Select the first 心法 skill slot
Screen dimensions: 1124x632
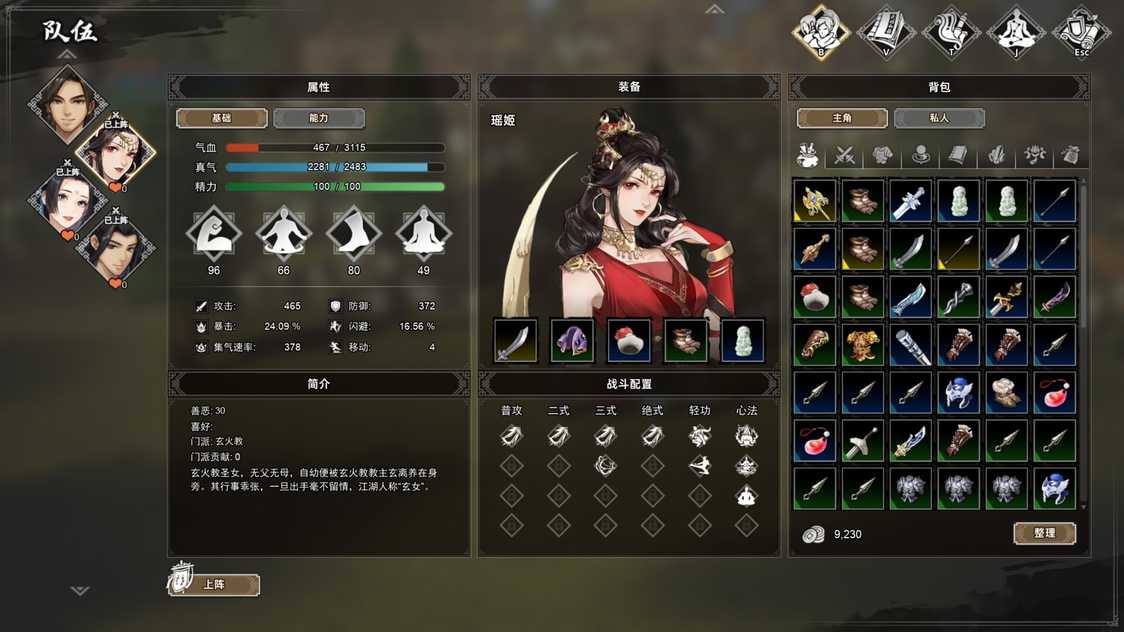(x=746, y=435)
